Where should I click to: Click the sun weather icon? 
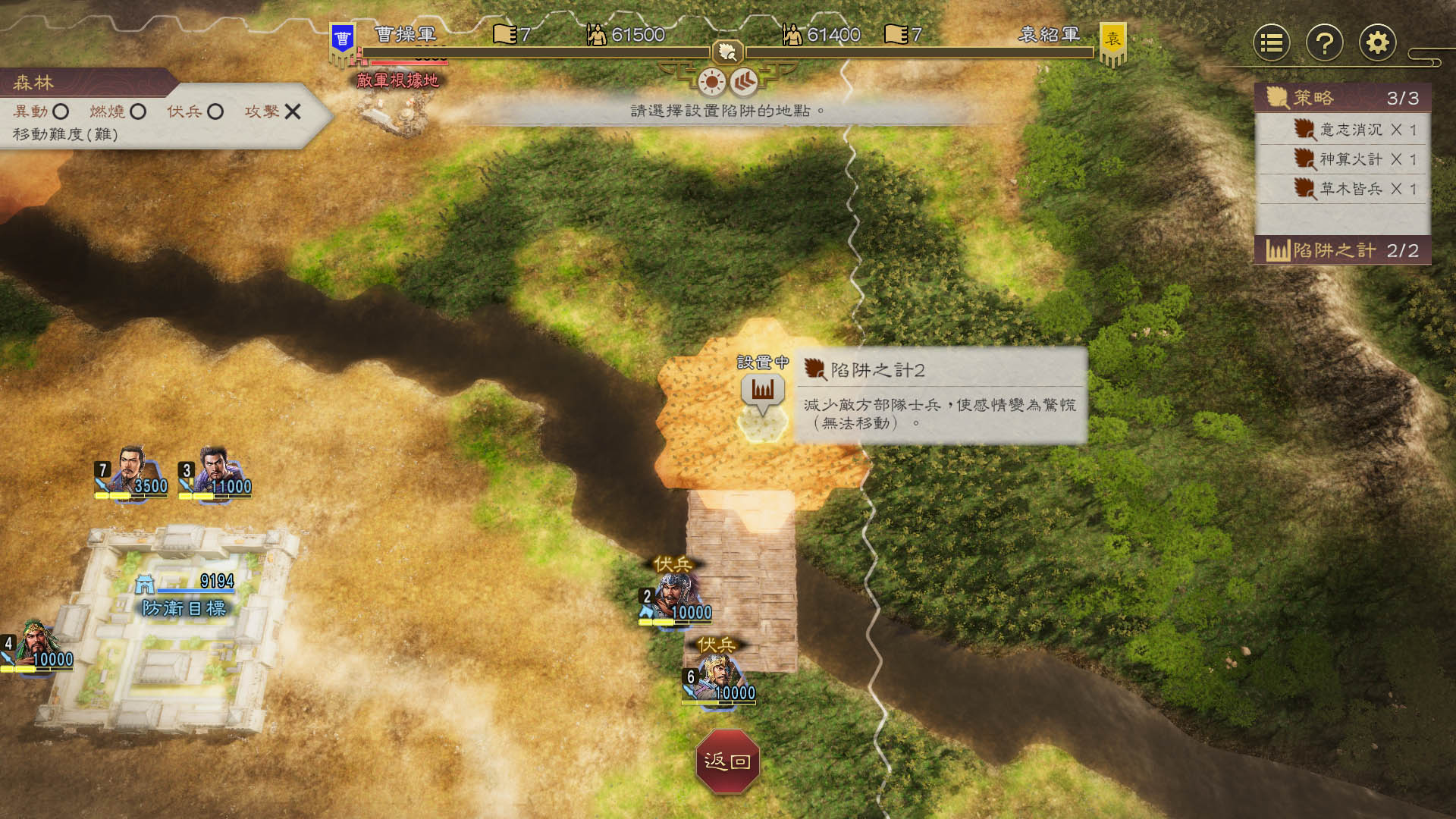(712, 81)
